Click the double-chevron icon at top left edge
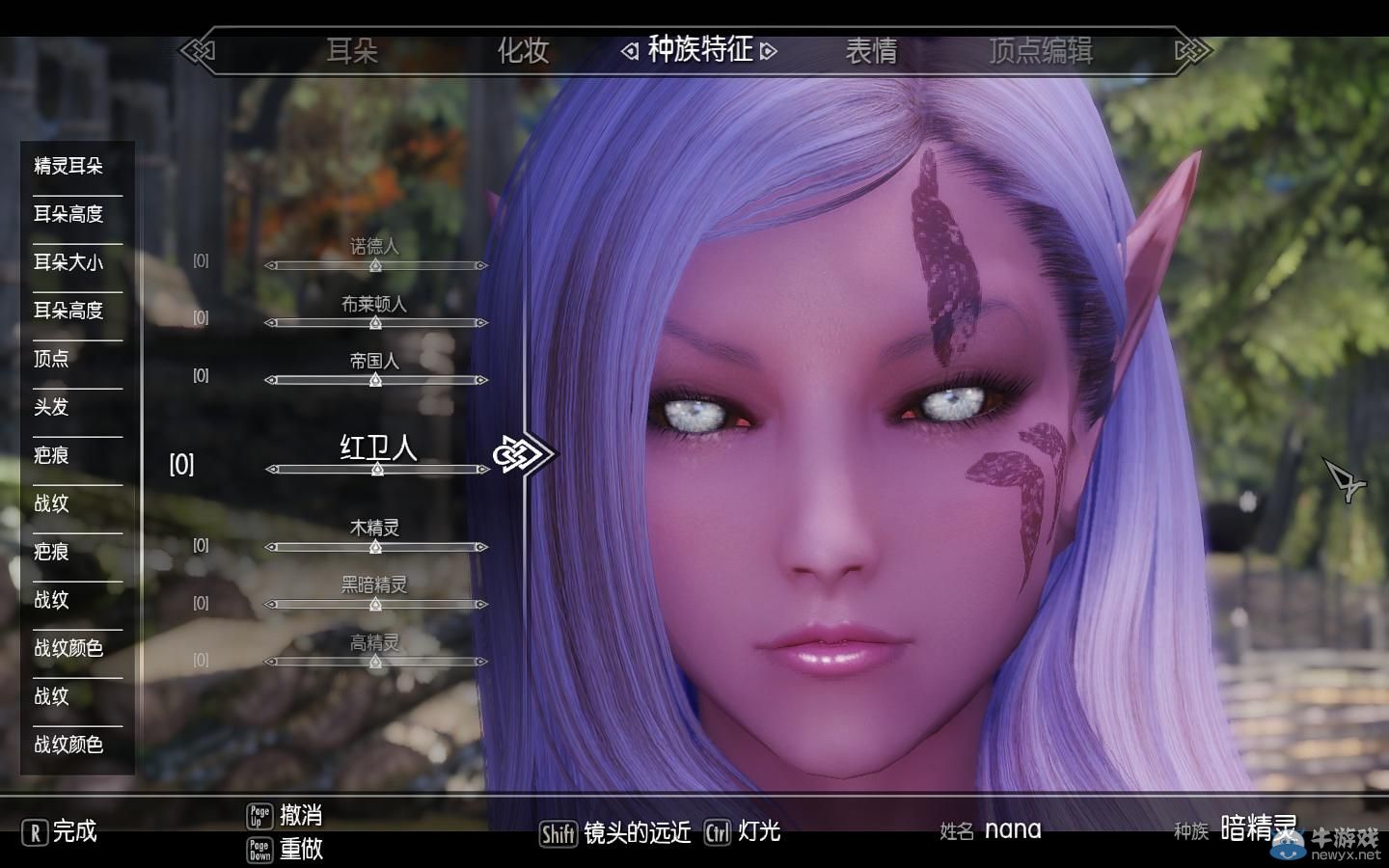The height and width of the screenshot is (868, 1389). (200, 51)
